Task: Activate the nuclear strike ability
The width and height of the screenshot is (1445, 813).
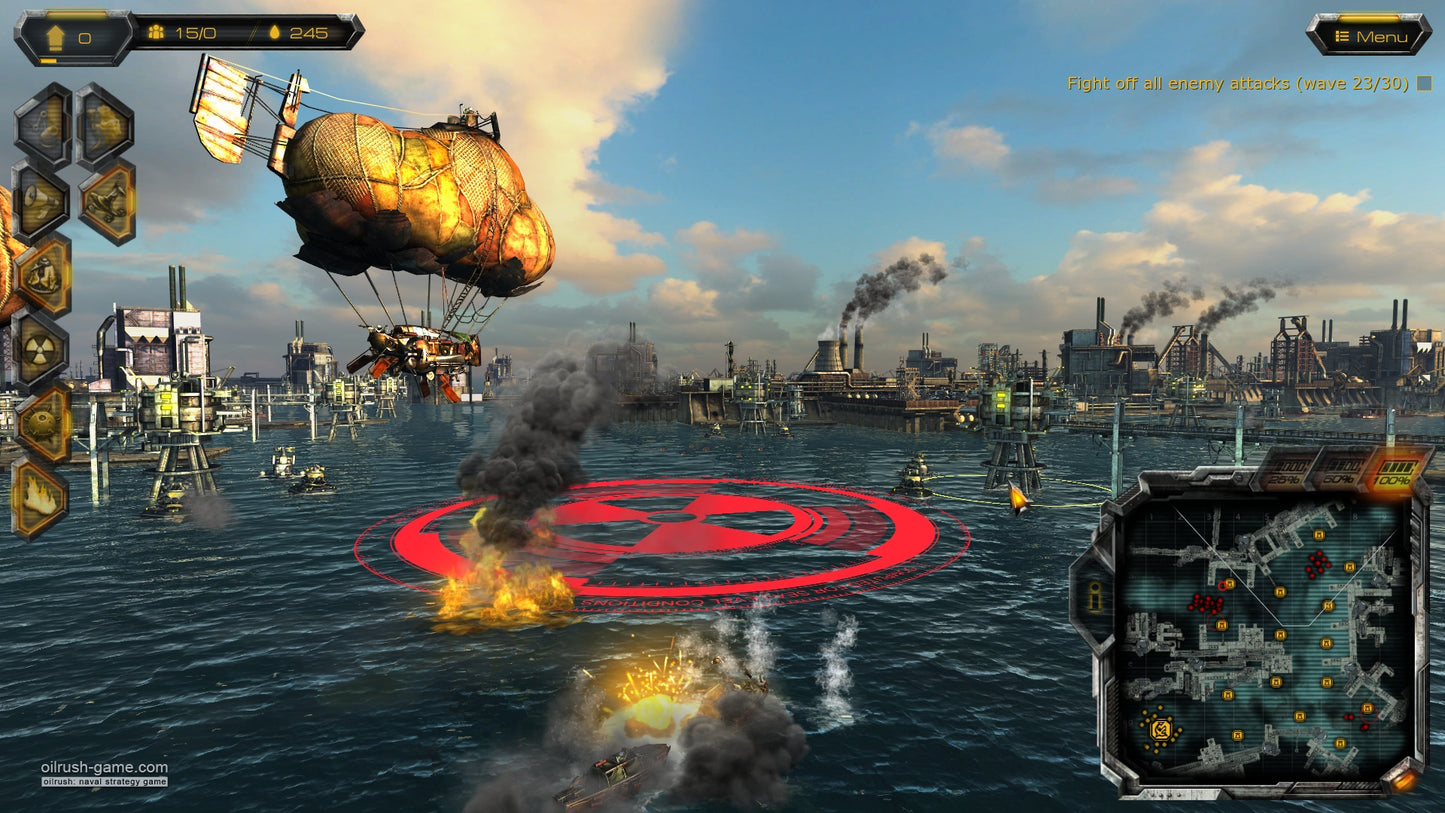Action: tap(42, 349)
